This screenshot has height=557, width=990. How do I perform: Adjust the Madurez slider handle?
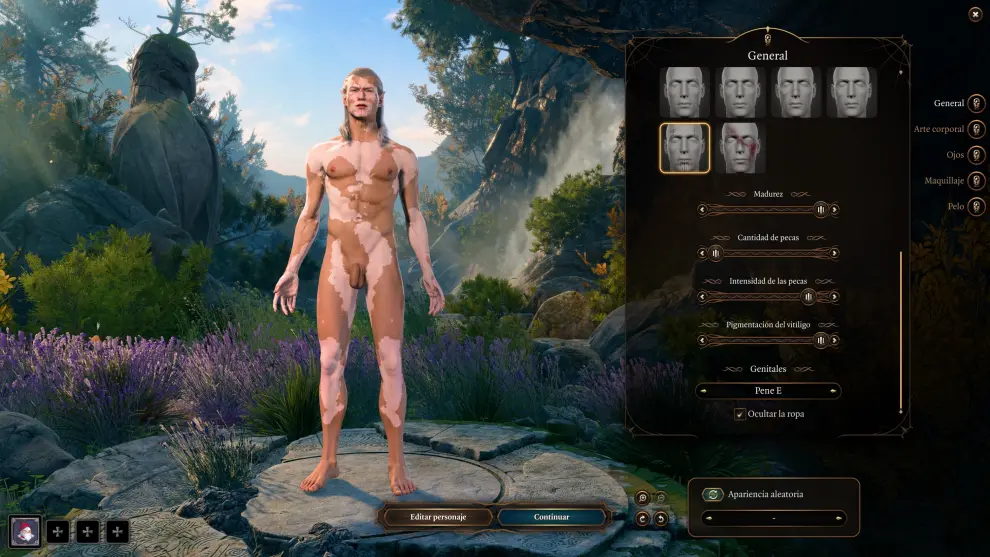point(821,210)
